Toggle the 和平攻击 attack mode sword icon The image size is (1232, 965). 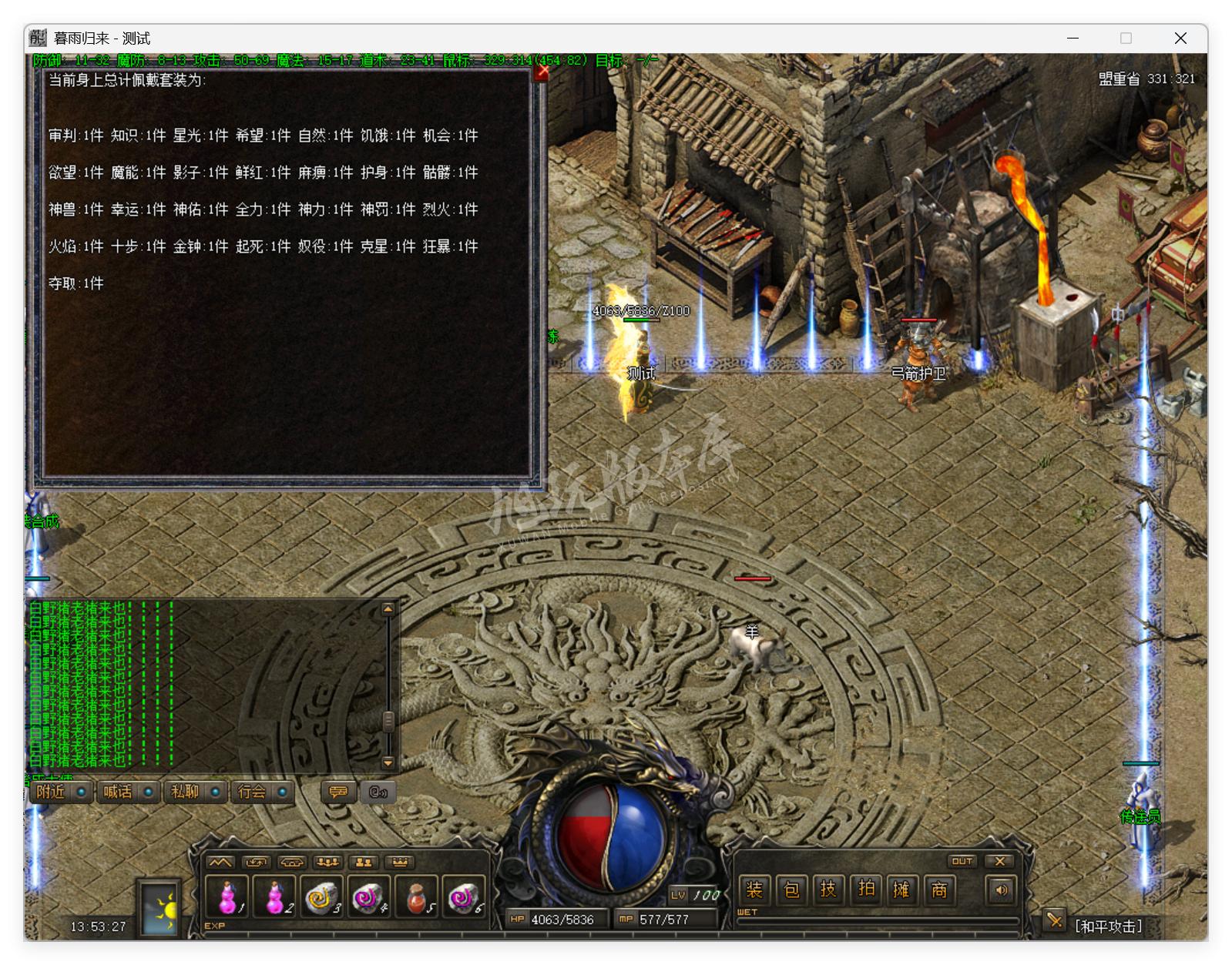[1054, 920]
